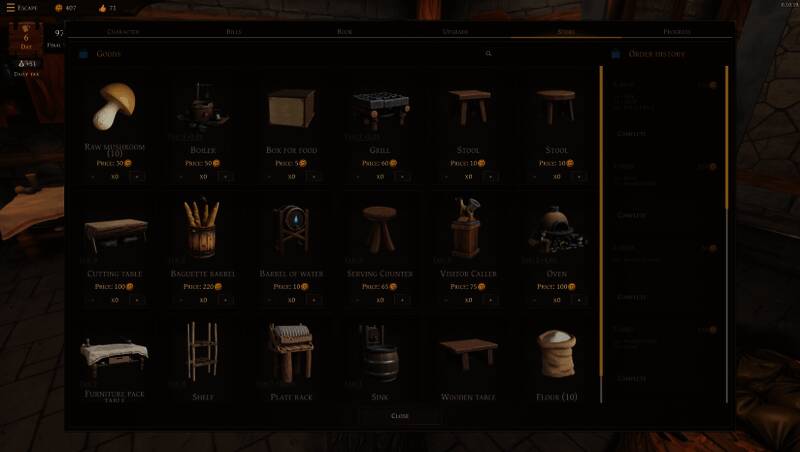Open the Escape menu button
Image resolution: width=800 pixels, height=452 pixels.
click(21, 8)
